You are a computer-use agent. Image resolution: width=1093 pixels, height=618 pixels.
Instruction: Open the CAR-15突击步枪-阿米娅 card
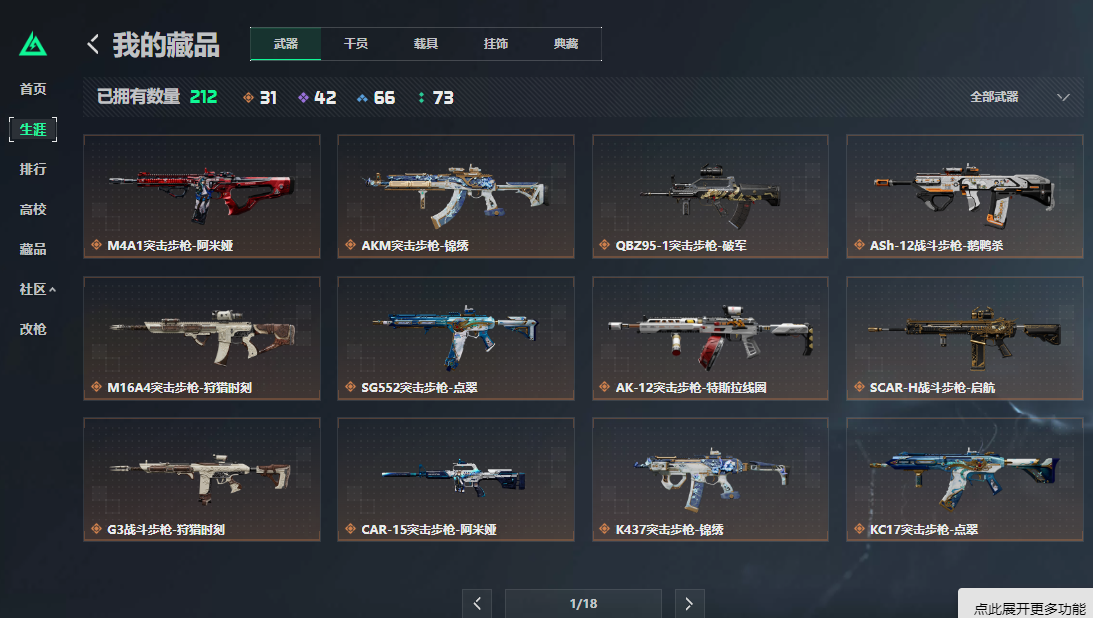456,479
